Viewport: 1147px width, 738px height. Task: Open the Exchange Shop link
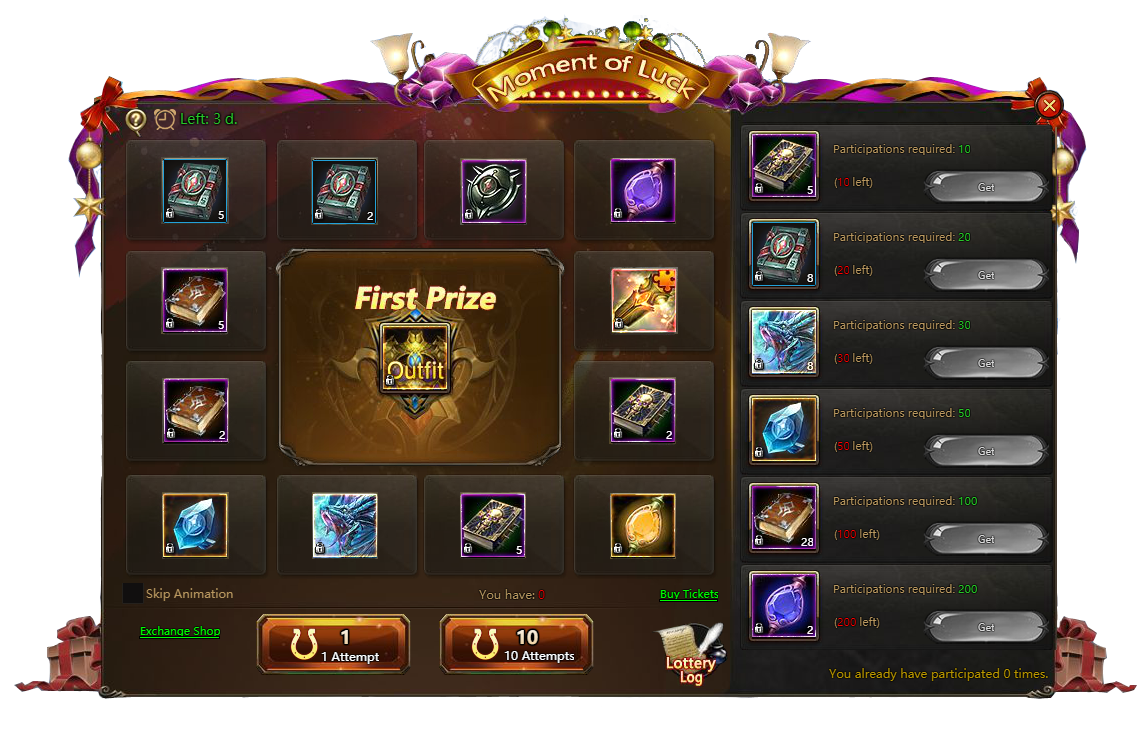point(180,631)
